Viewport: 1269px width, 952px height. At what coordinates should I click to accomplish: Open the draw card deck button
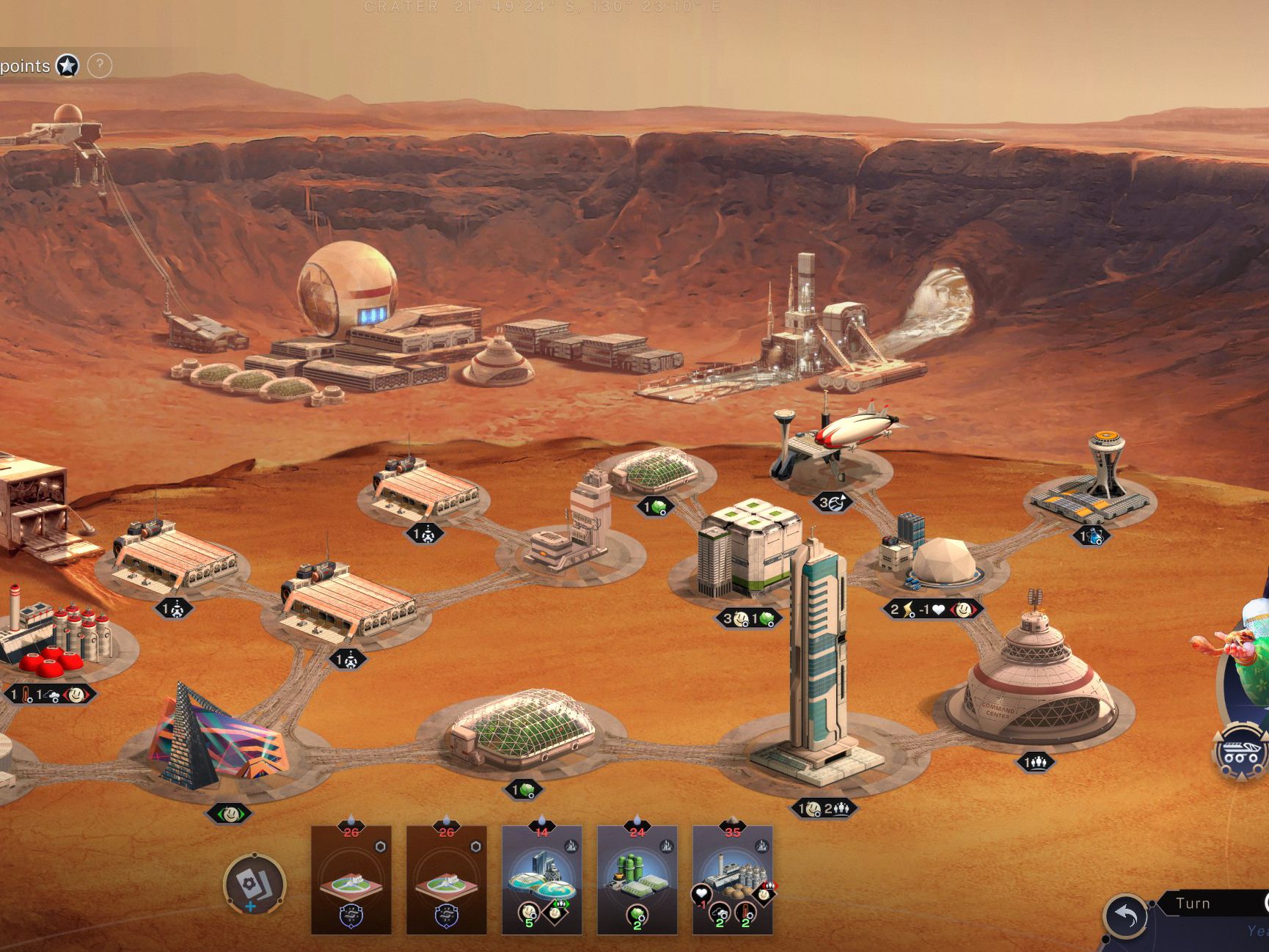click(254, 883)
